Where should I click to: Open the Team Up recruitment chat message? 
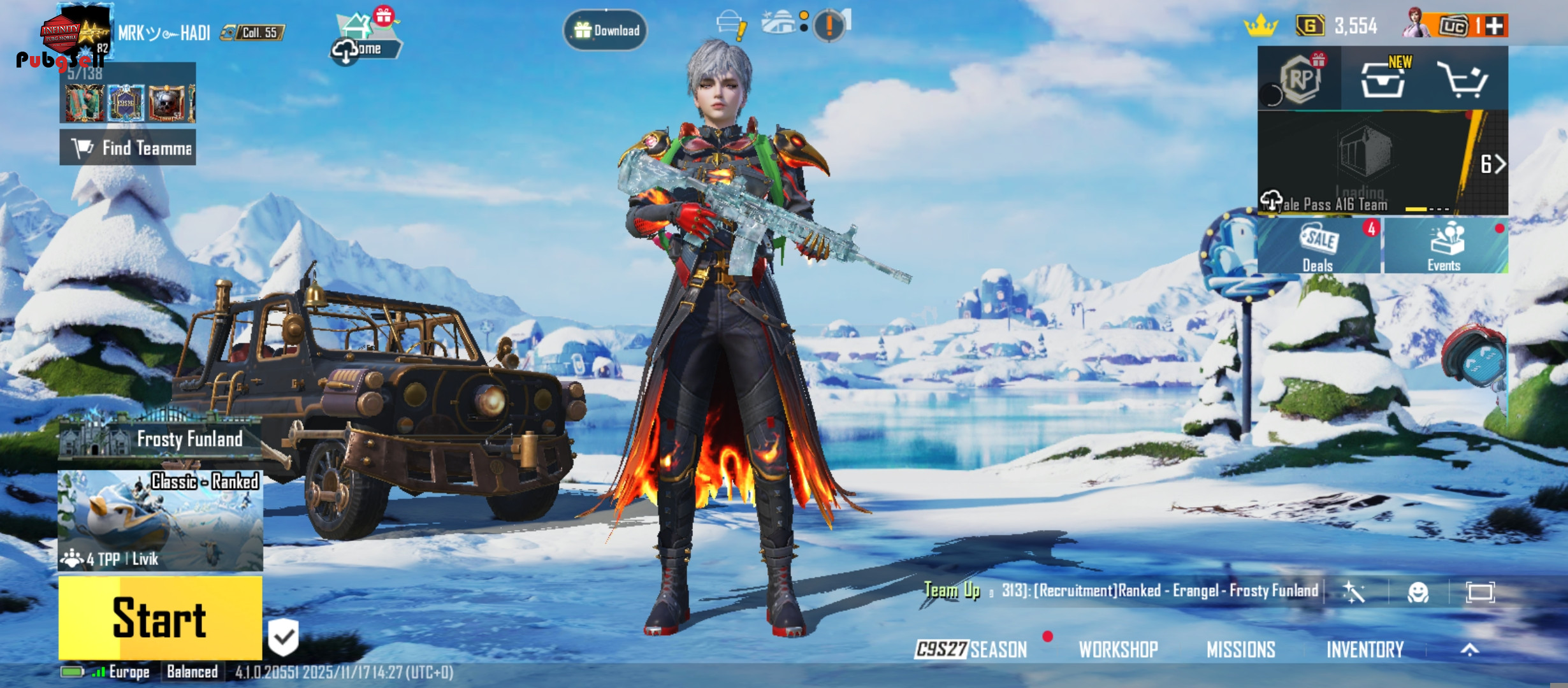pos(1122,591)
